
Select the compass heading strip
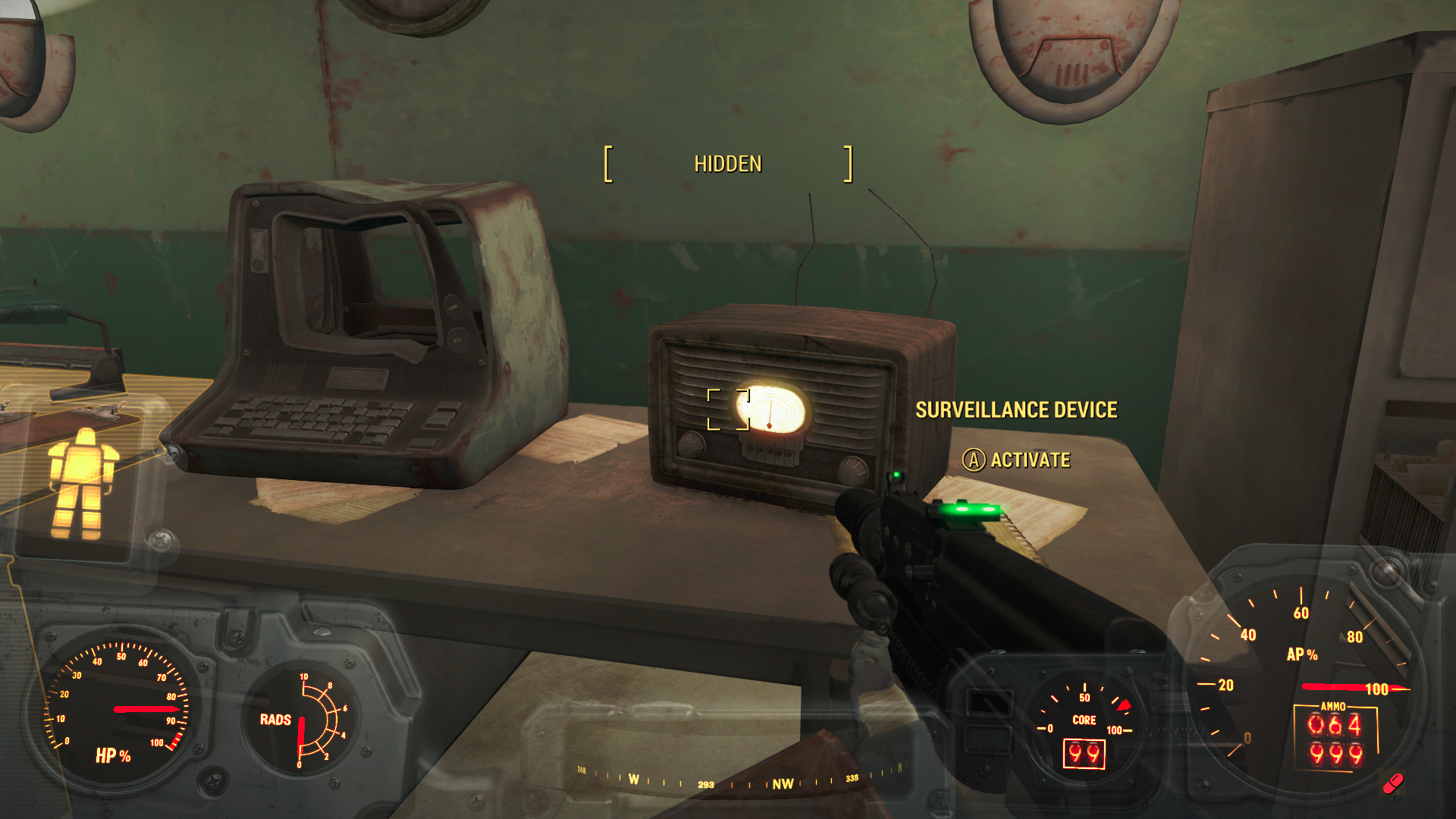(x=739, y=779)
